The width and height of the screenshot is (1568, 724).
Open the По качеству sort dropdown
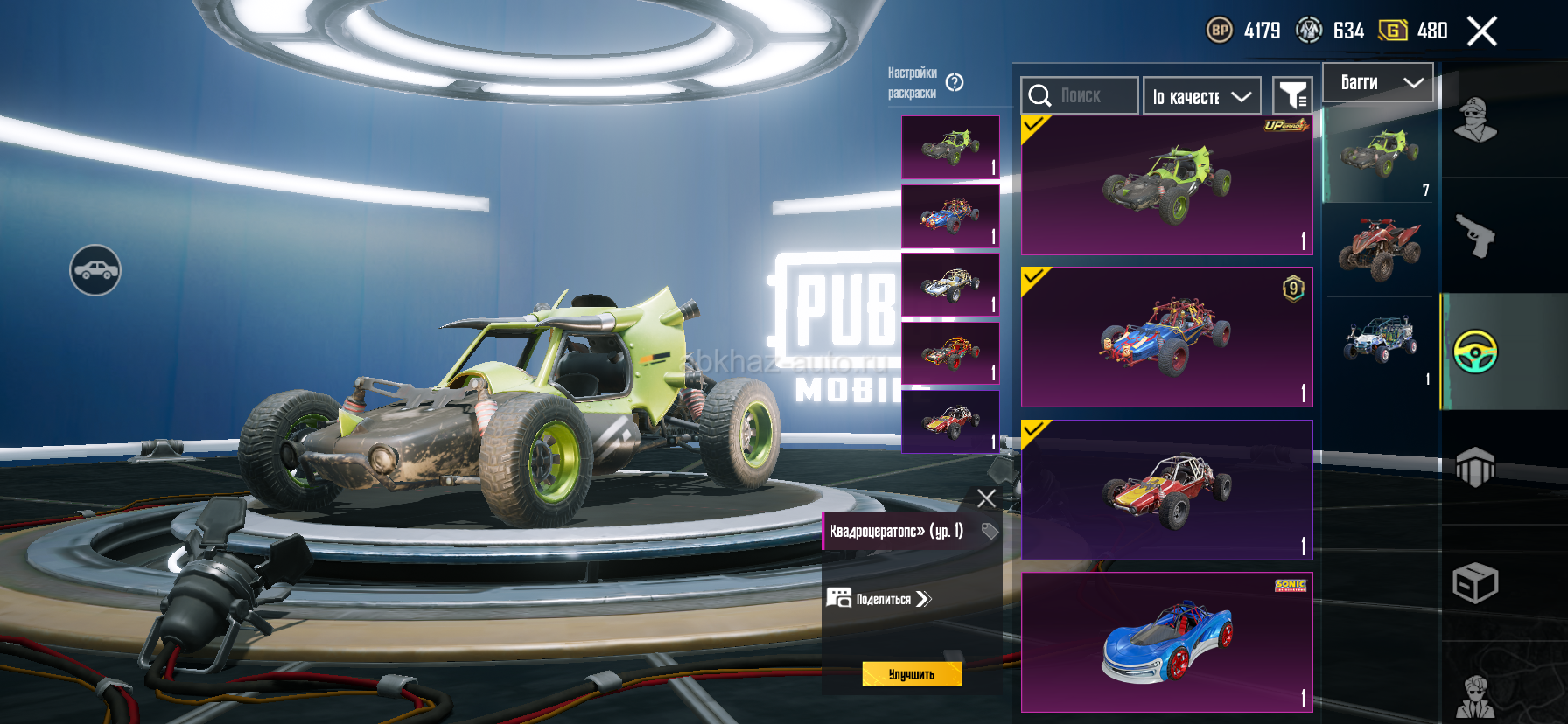[x=1201, y=96]
